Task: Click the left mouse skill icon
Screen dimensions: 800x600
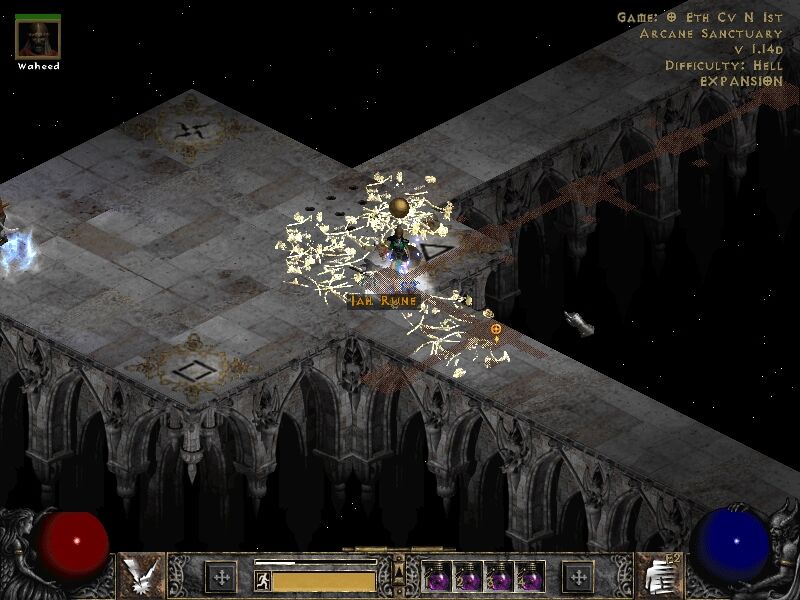Action: tap(139, 576)
